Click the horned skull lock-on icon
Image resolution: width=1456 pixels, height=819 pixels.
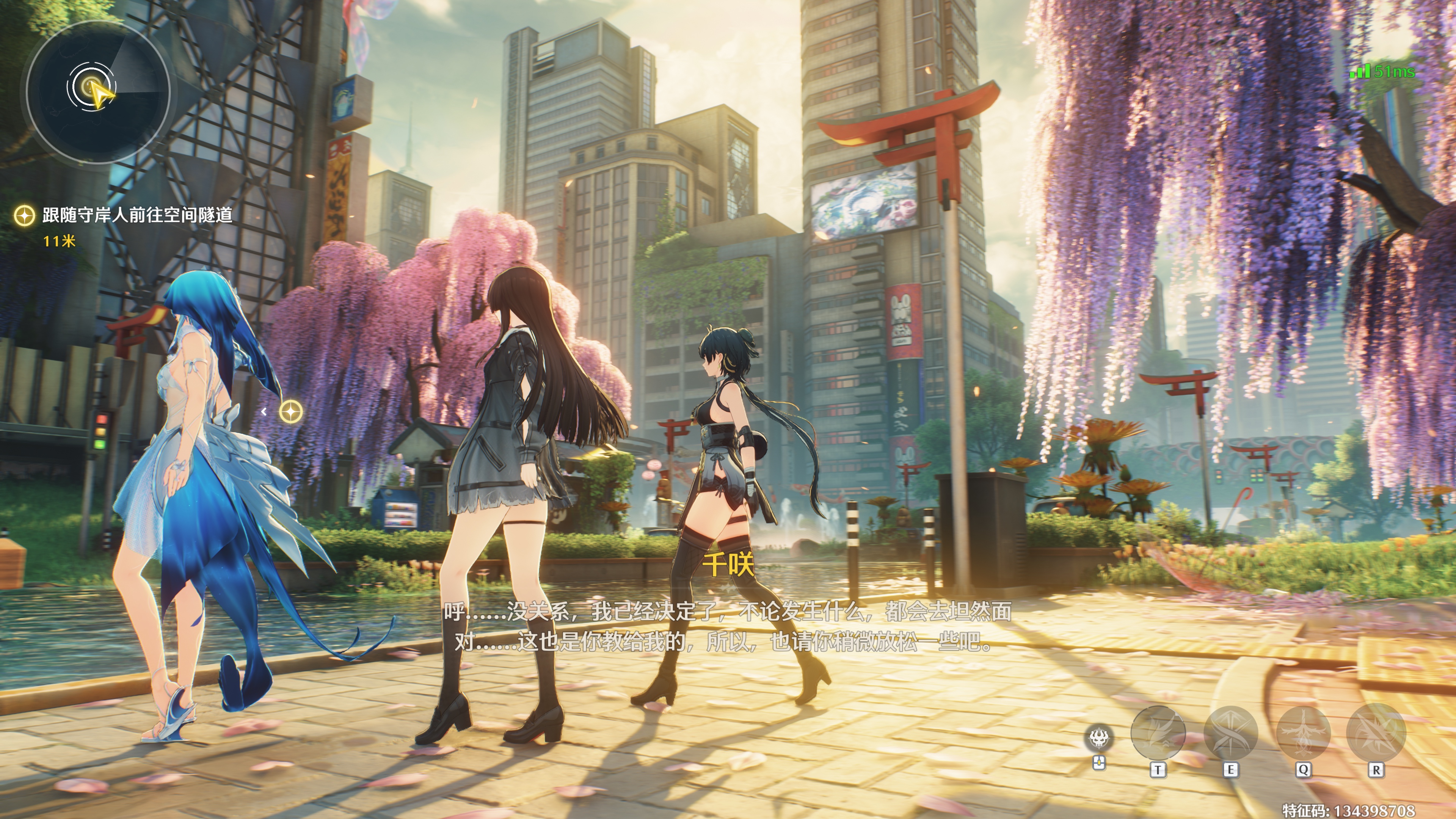[x=1099, y=737]
